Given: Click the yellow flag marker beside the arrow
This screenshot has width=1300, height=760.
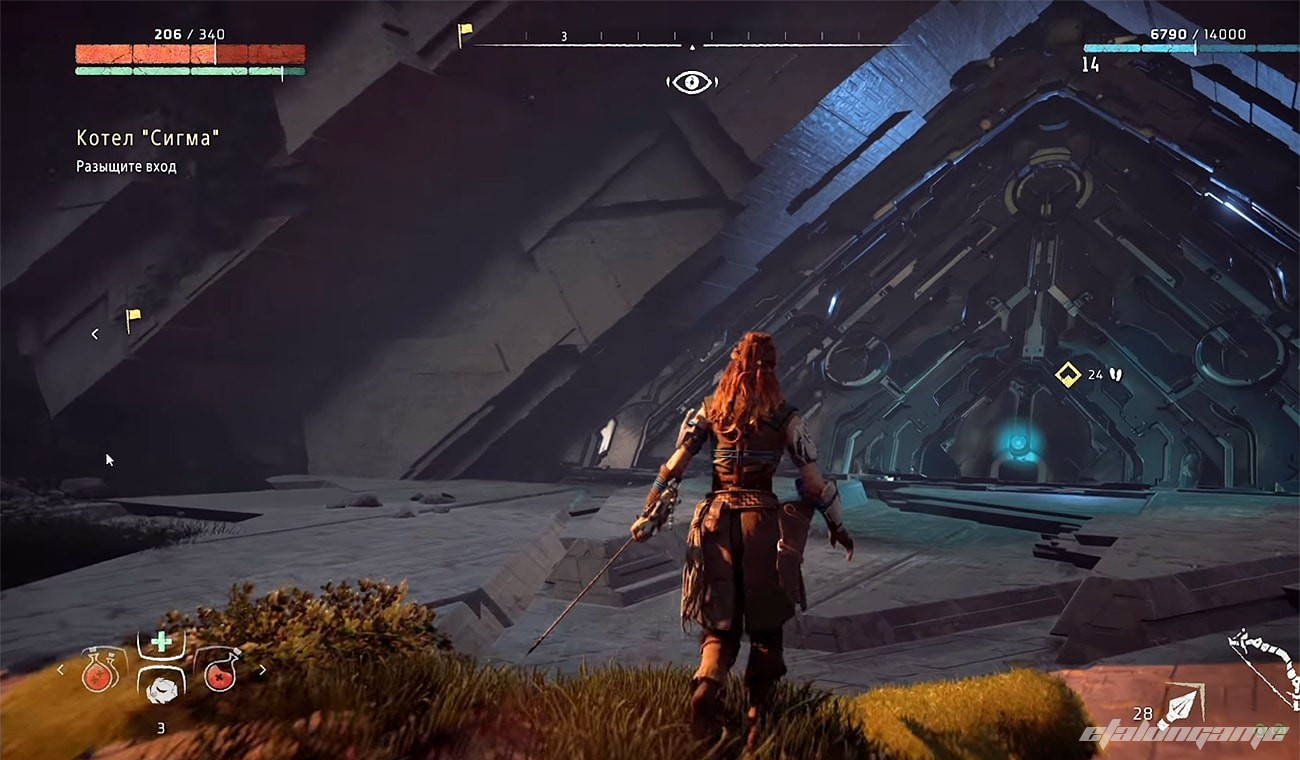Looking at the screenshot, I should (133, 320).
